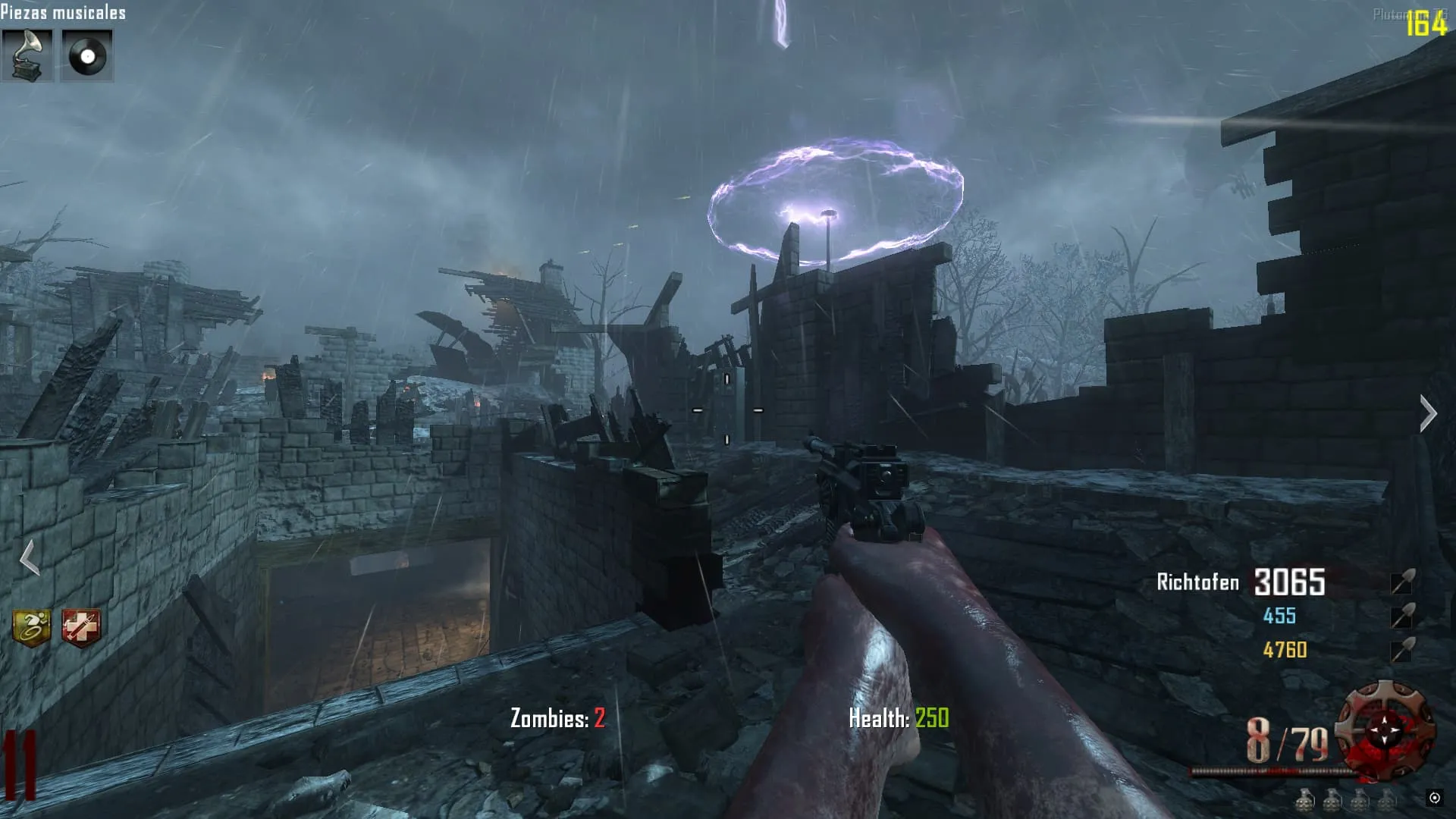The height and width of the screenshot is (819, 1456).
Task: Go back with the left arrow
Action: pos(29,558)
